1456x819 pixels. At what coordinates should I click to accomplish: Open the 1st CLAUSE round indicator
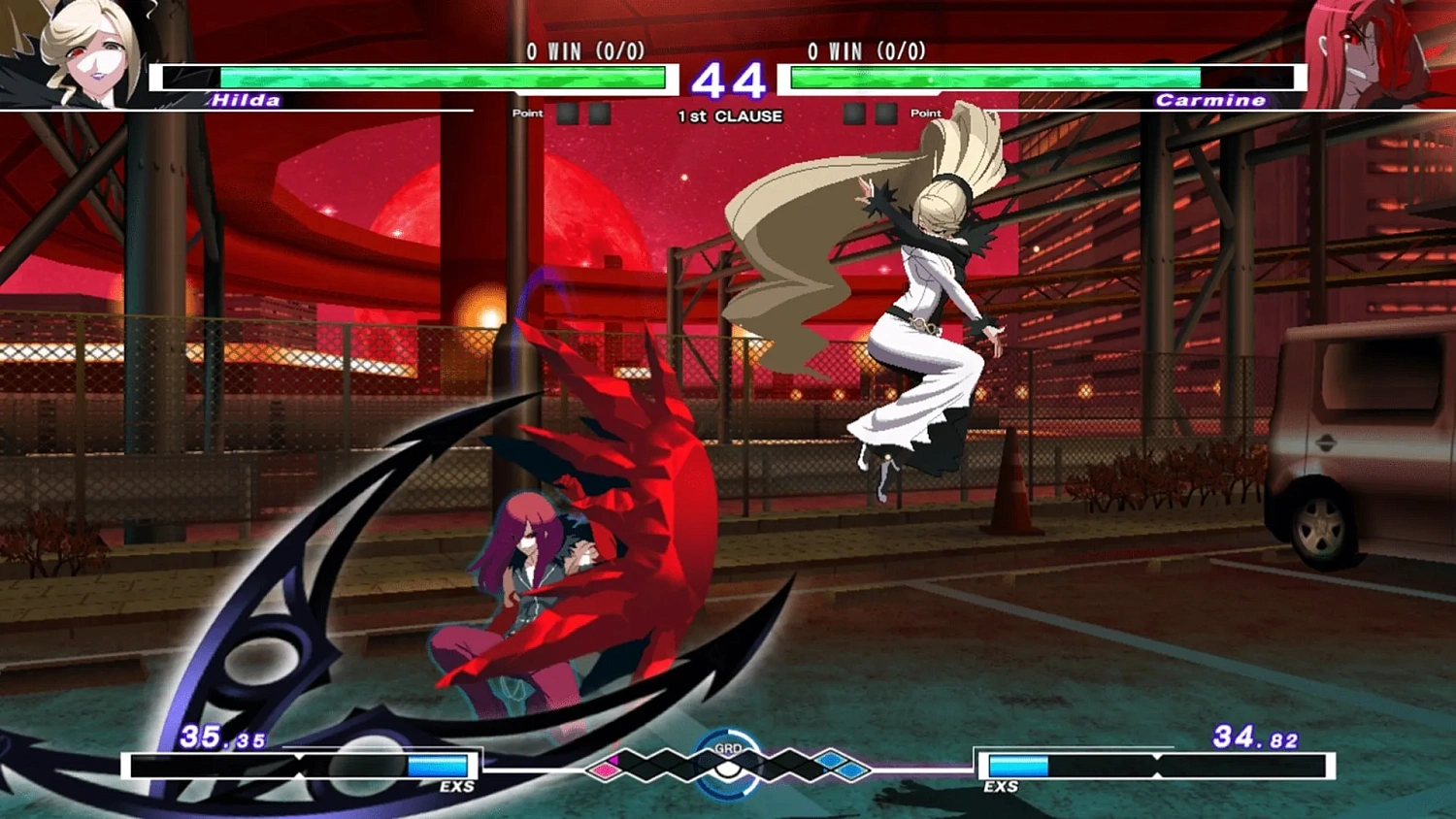[728, 115]
